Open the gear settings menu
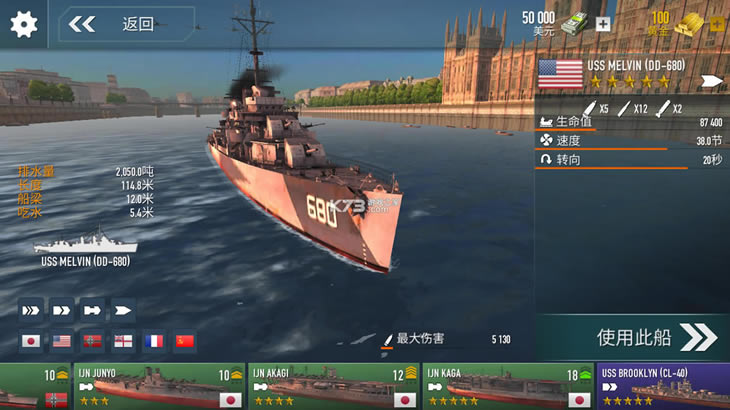The width and height of the screenshot is (730, 410). coord(23,24)
